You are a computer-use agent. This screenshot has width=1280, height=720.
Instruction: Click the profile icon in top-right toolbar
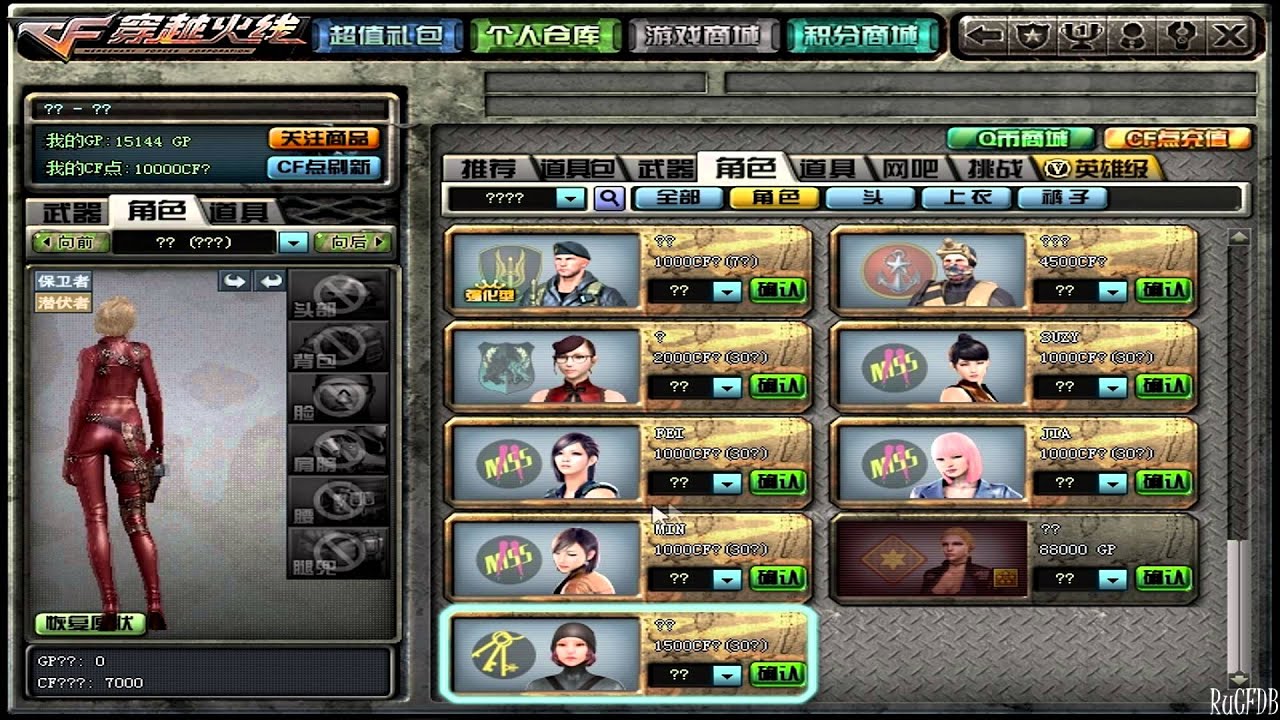click(1133, 35)
